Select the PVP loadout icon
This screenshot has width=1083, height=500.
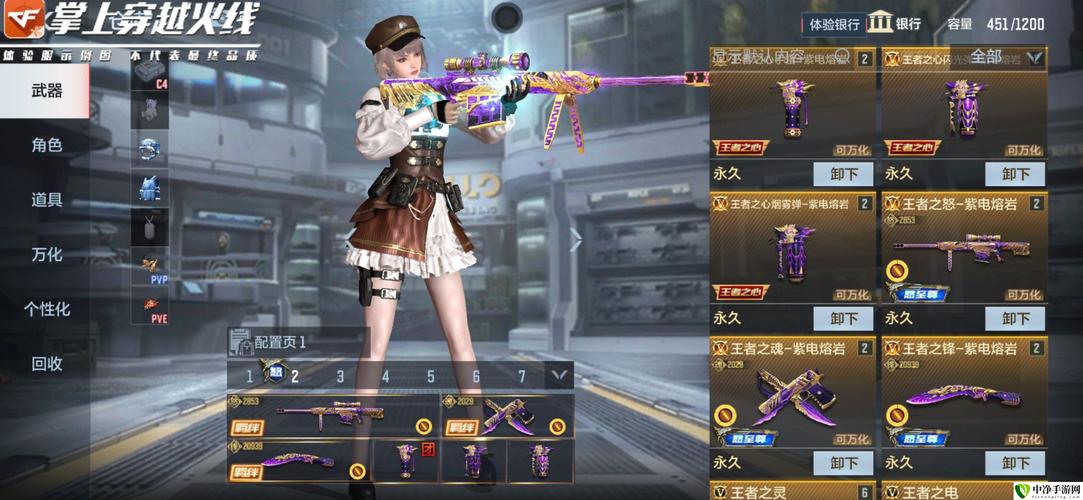pyautogui.click(x=150, y=267)
